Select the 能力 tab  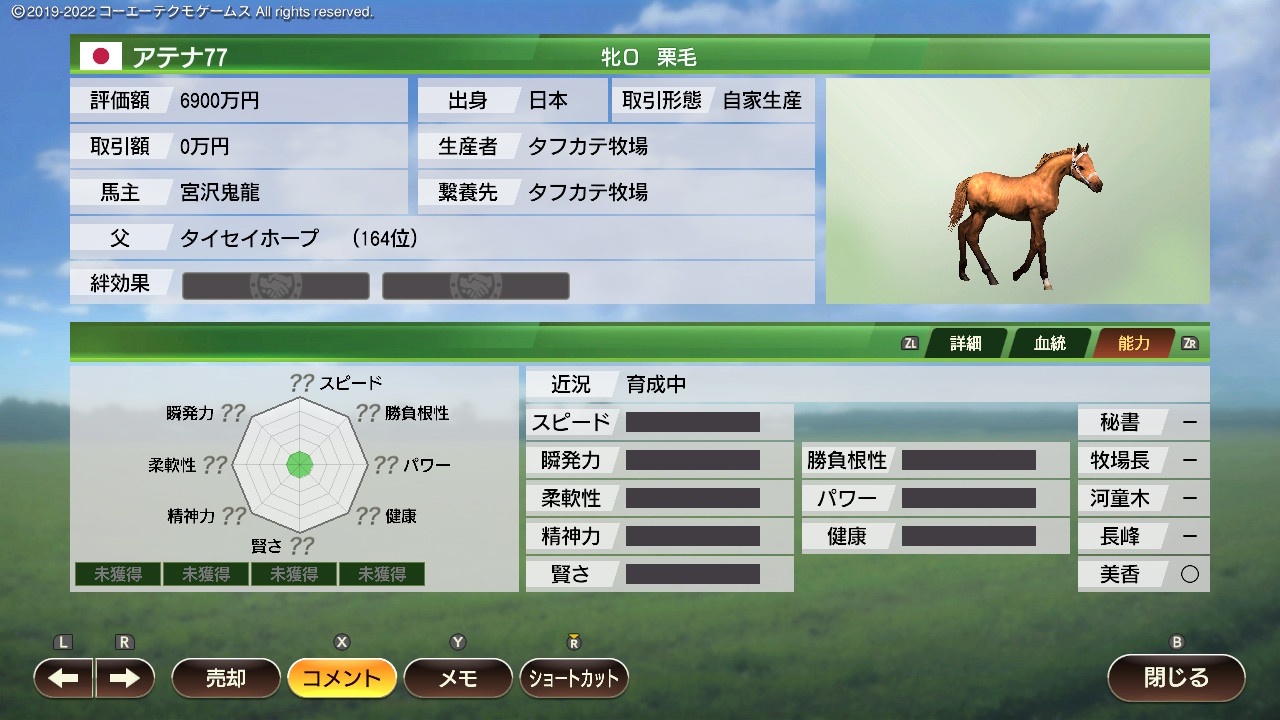(1133, 343)
